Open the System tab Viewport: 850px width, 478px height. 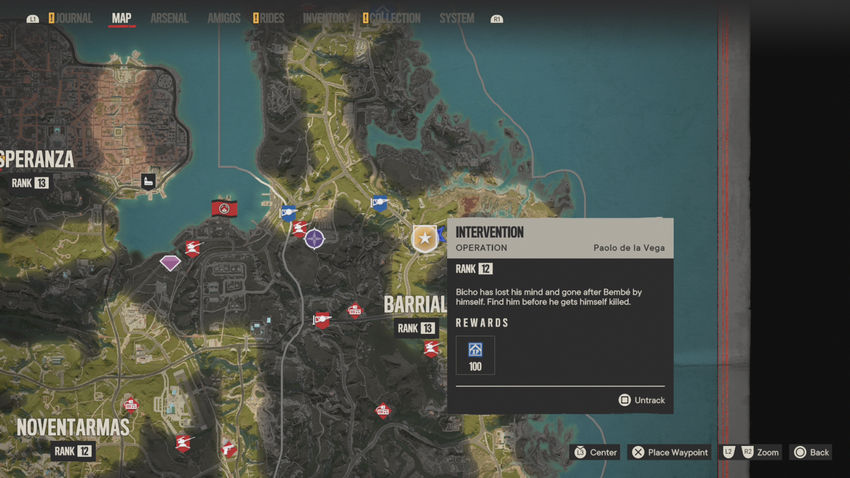[x=457, y=18]
